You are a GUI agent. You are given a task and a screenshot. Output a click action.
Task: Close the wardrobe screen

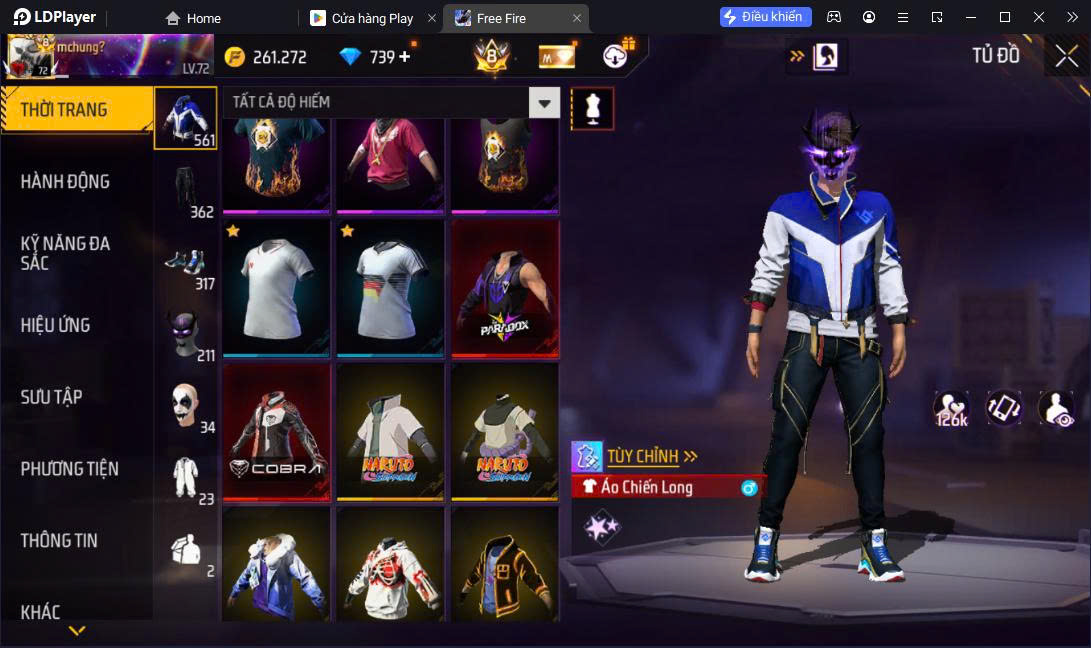click(1066, 56)
